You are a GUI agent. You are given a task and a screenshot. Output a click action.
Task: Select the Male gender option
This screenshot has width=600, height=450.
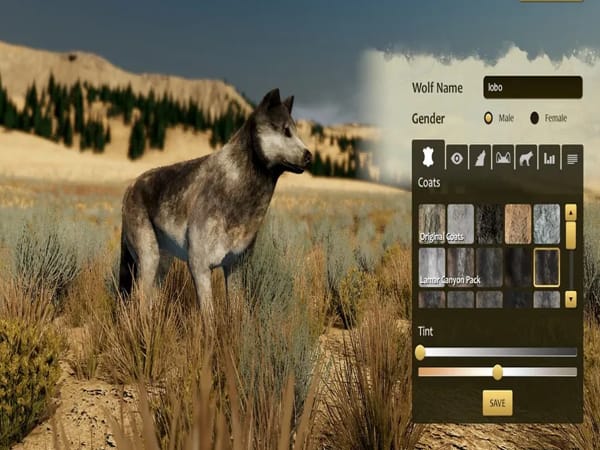pyautogui.click(x=489, y=118)
